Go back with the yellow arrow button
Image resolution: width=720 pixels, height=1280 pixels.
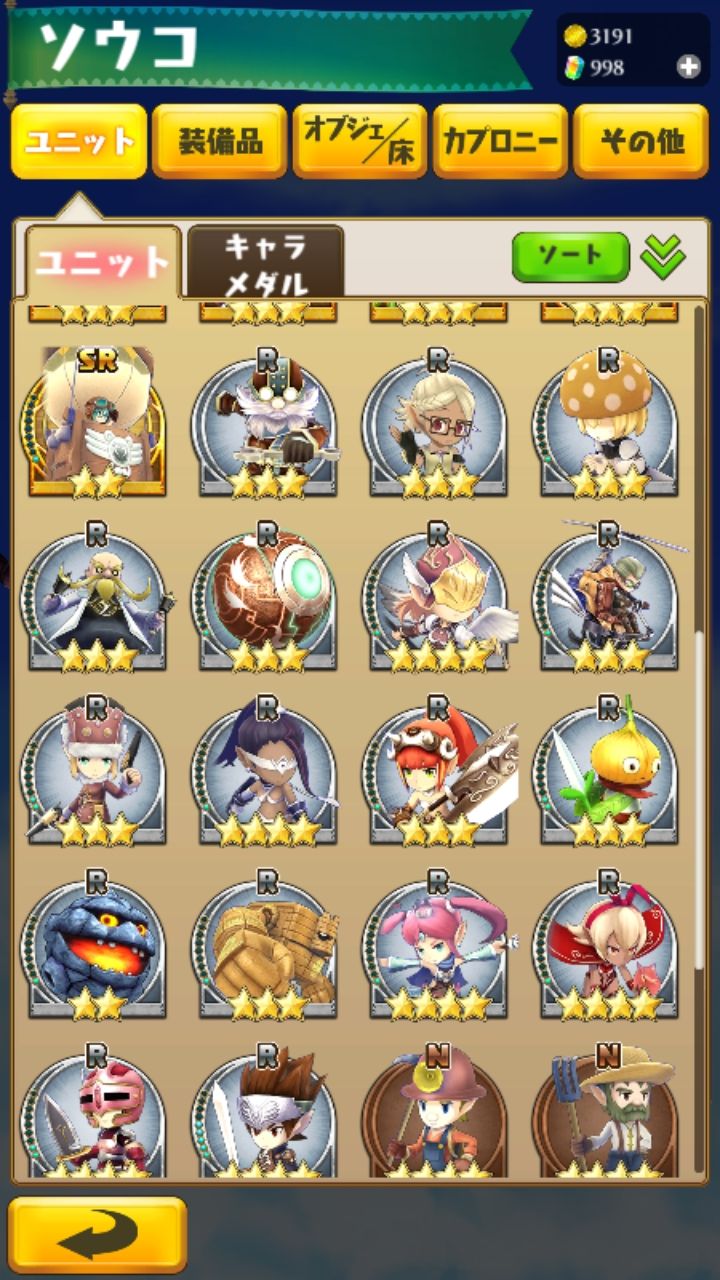point(97,1235)
